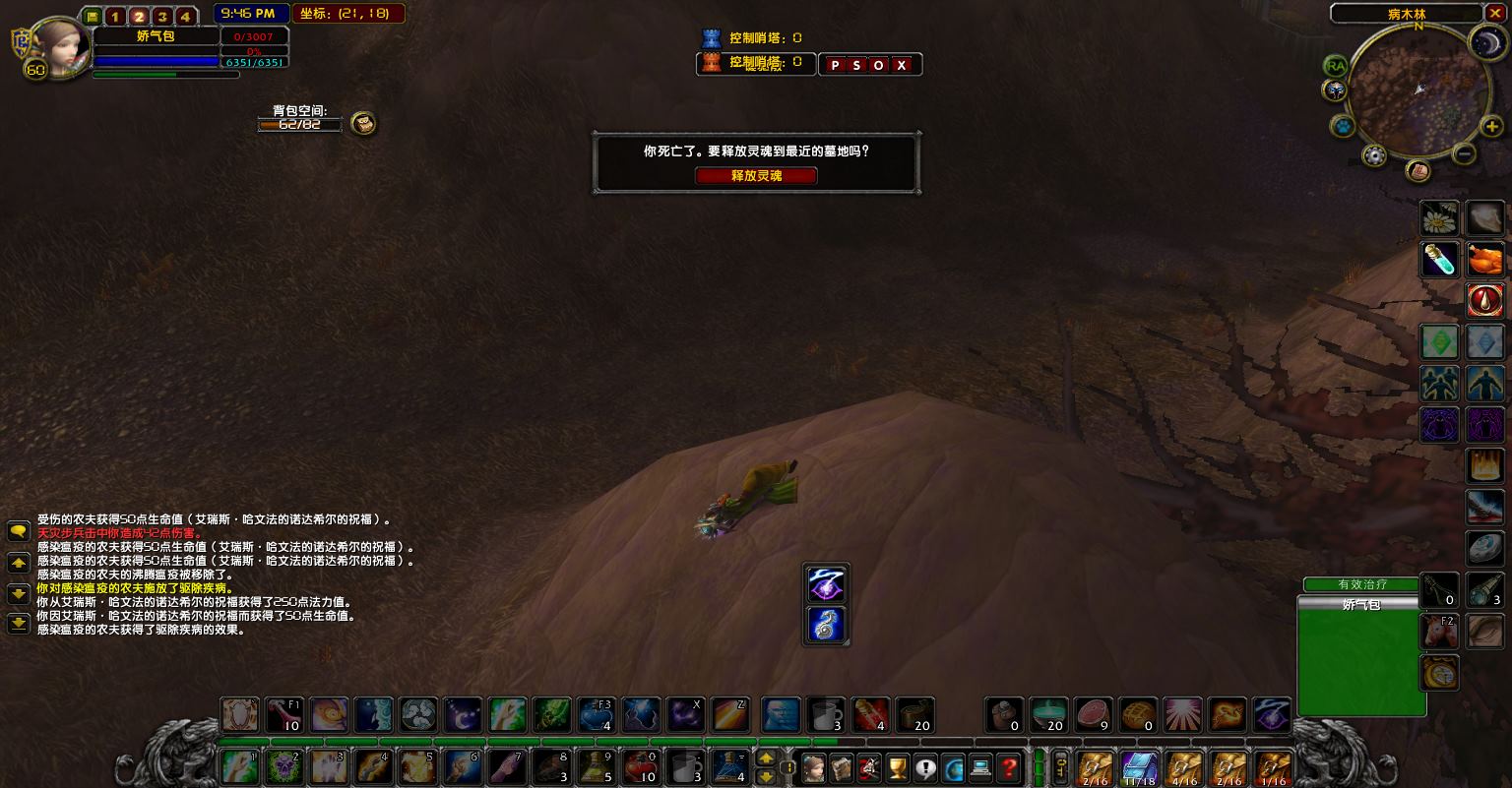This screenshot has width=1512, height=788.
Task: Open the character portrait micro button
Action: pos(813,767)
